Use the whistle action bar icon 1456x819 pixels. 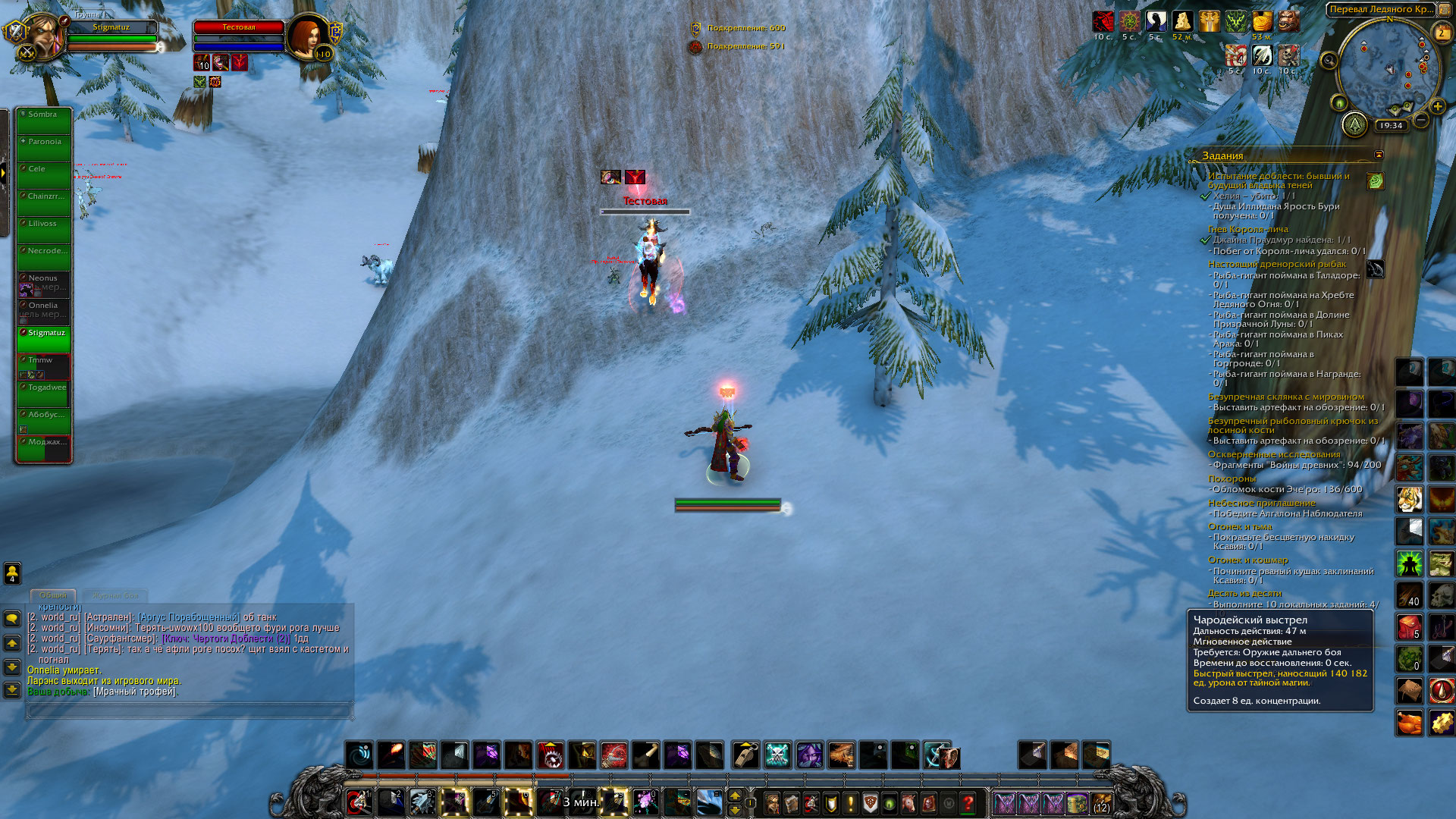point(746,755)
